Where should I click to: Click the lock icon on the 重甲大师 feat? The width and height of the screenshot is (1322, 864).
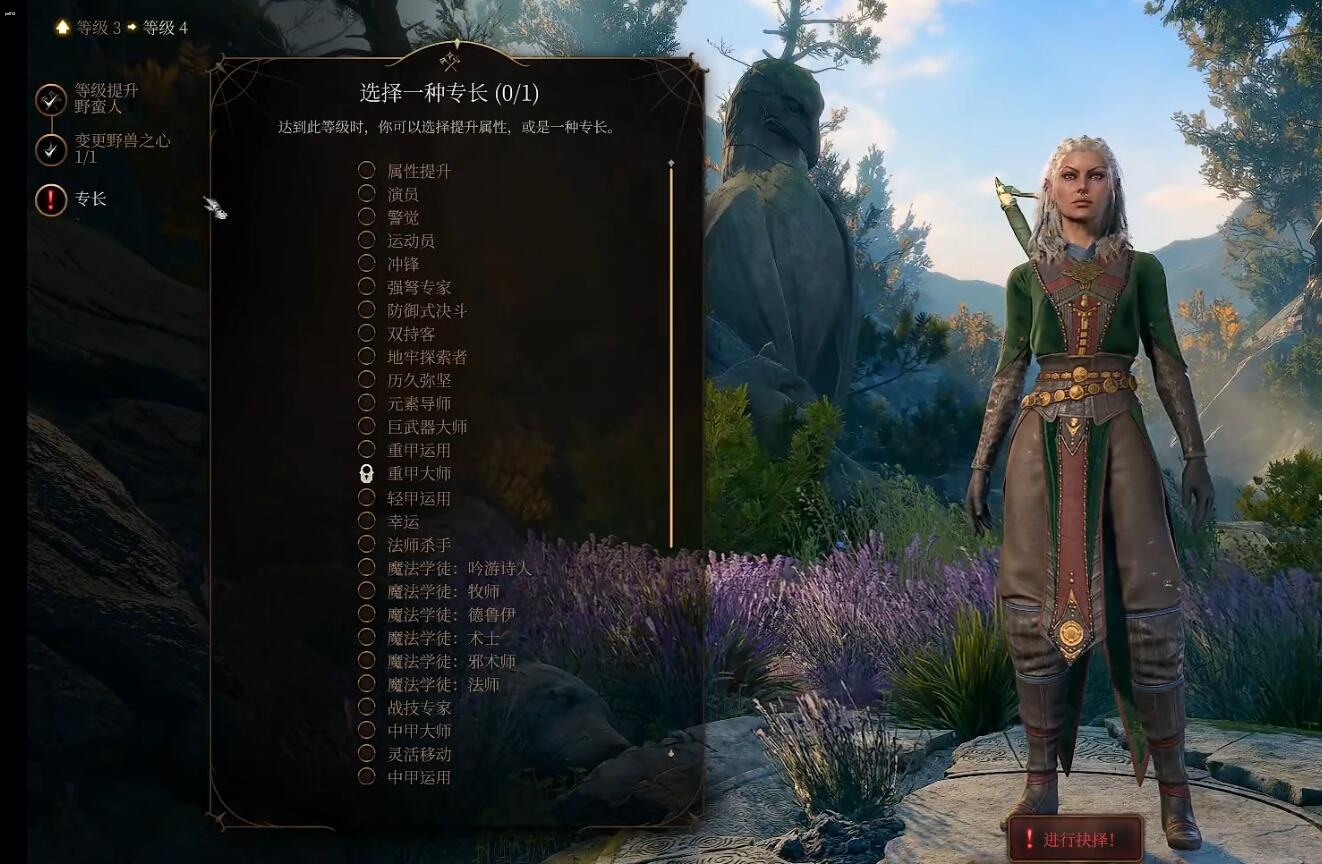368,472
